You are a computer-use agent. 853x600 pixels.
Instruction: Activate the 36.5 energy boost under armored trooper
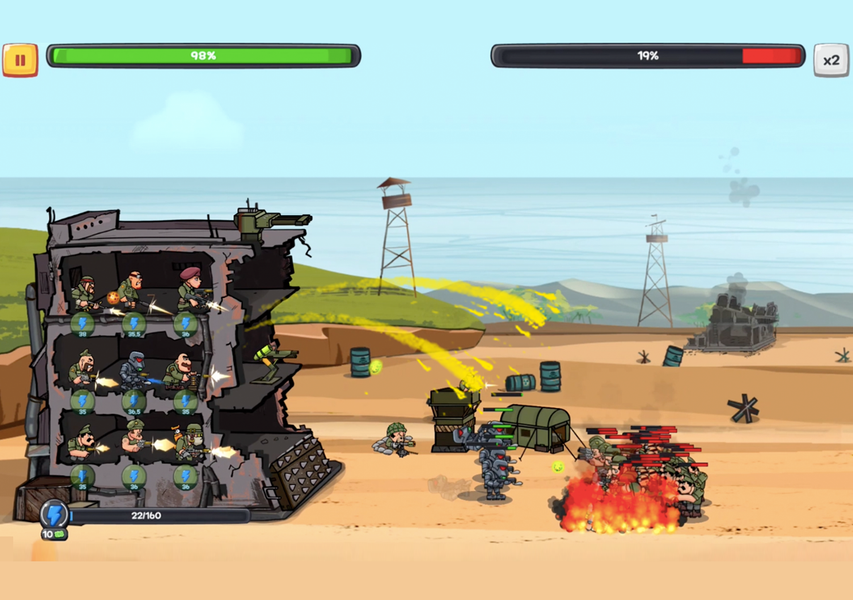[x=134, y=402]
